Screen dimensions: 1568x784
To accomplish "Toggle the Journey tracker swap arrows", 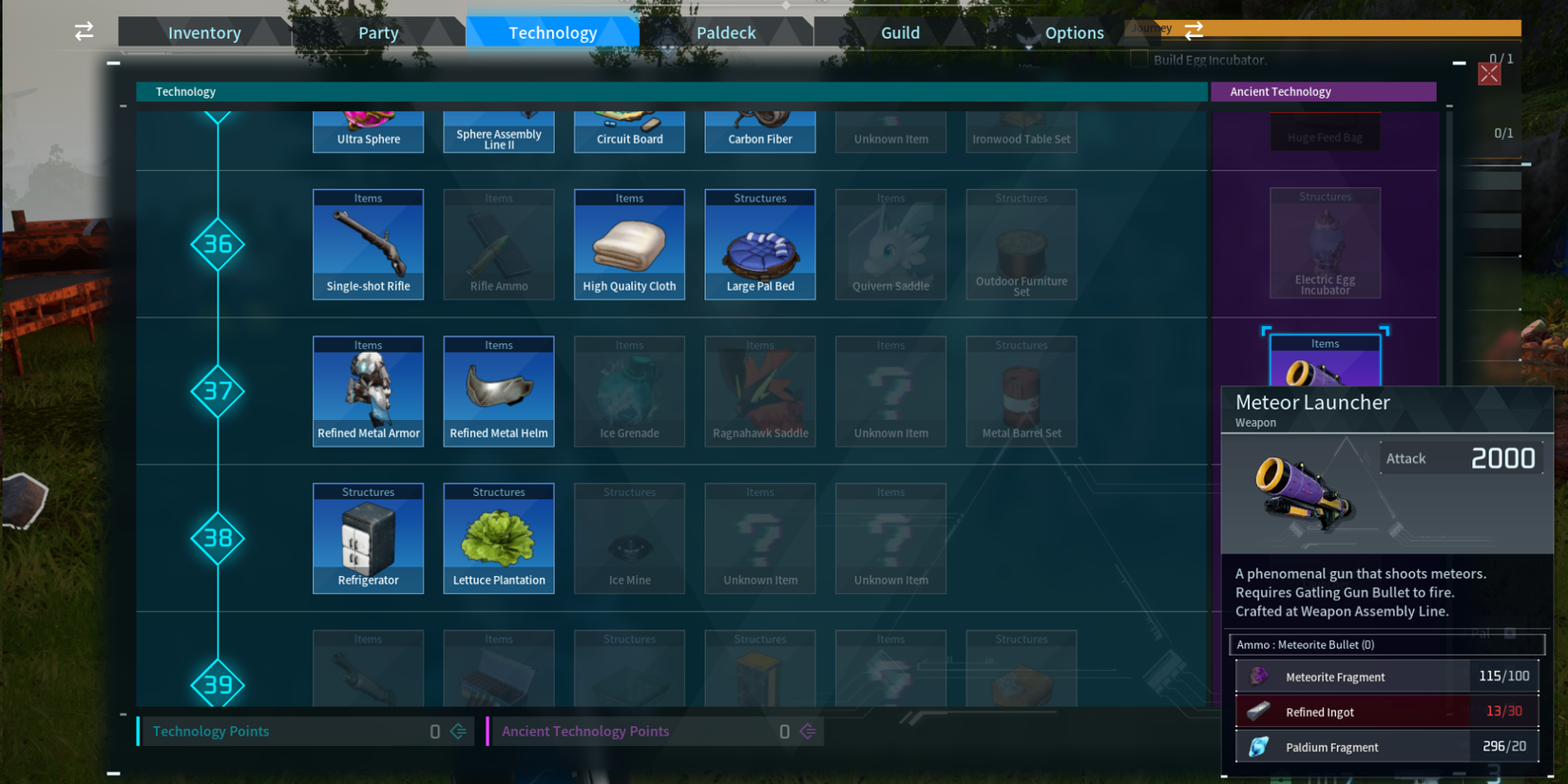I will pyautogui.click(x=1194, y=29).
